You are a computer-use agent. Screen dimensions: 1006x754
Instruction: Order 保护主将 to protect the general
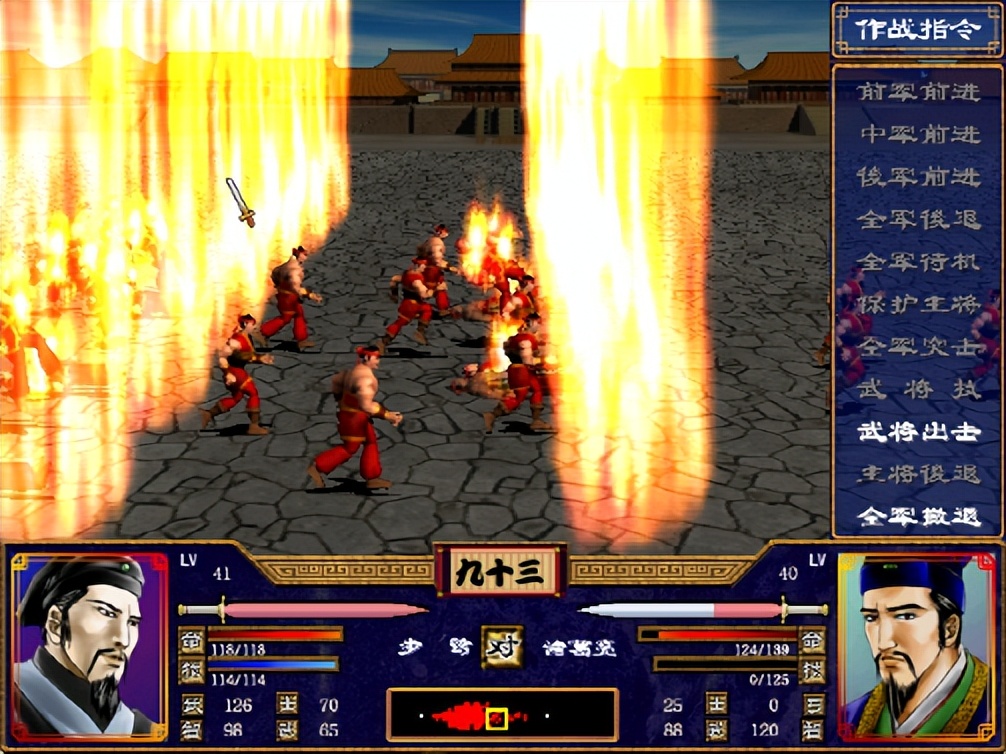click(918, 305)
